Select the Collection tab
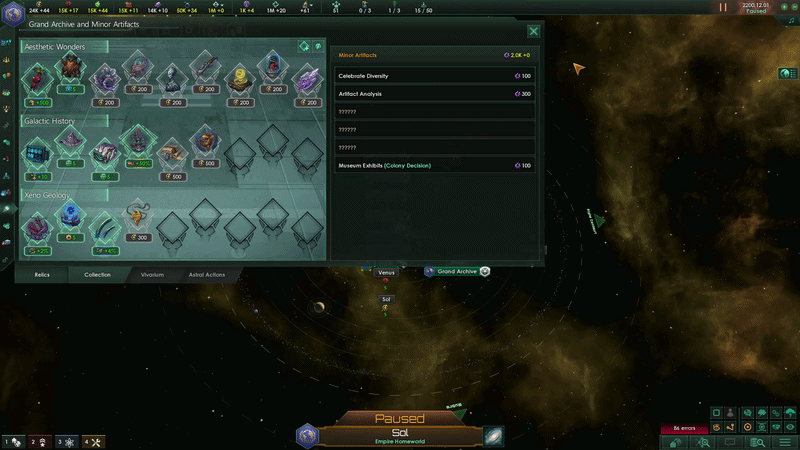Viewport: 800px width, 450px height. click(97, 274)
